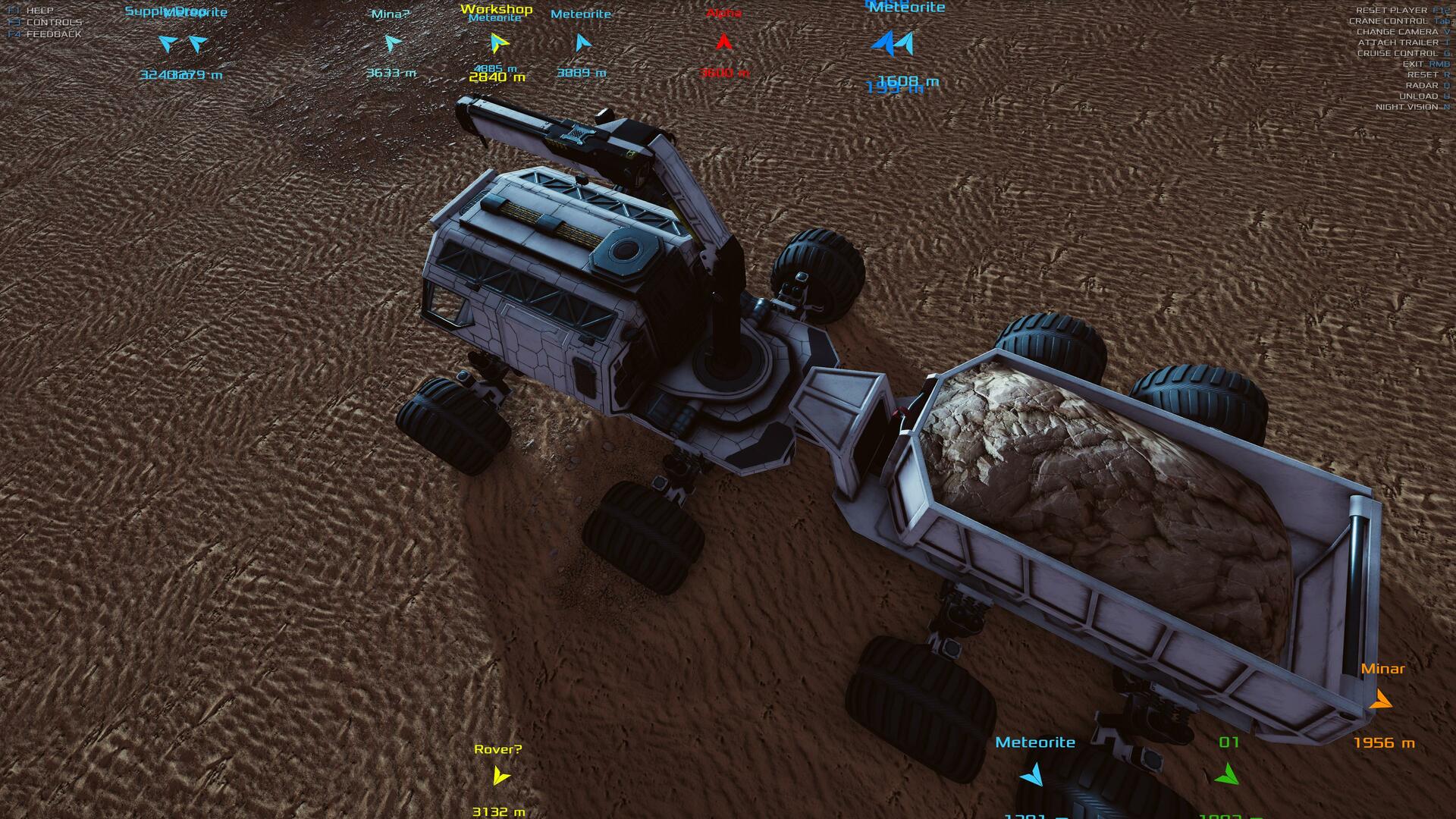Screen dimensions: 1456x819
Task: Click the Mina? waypoint arrow
Action: pyautogui.click(x=392, y=43)
